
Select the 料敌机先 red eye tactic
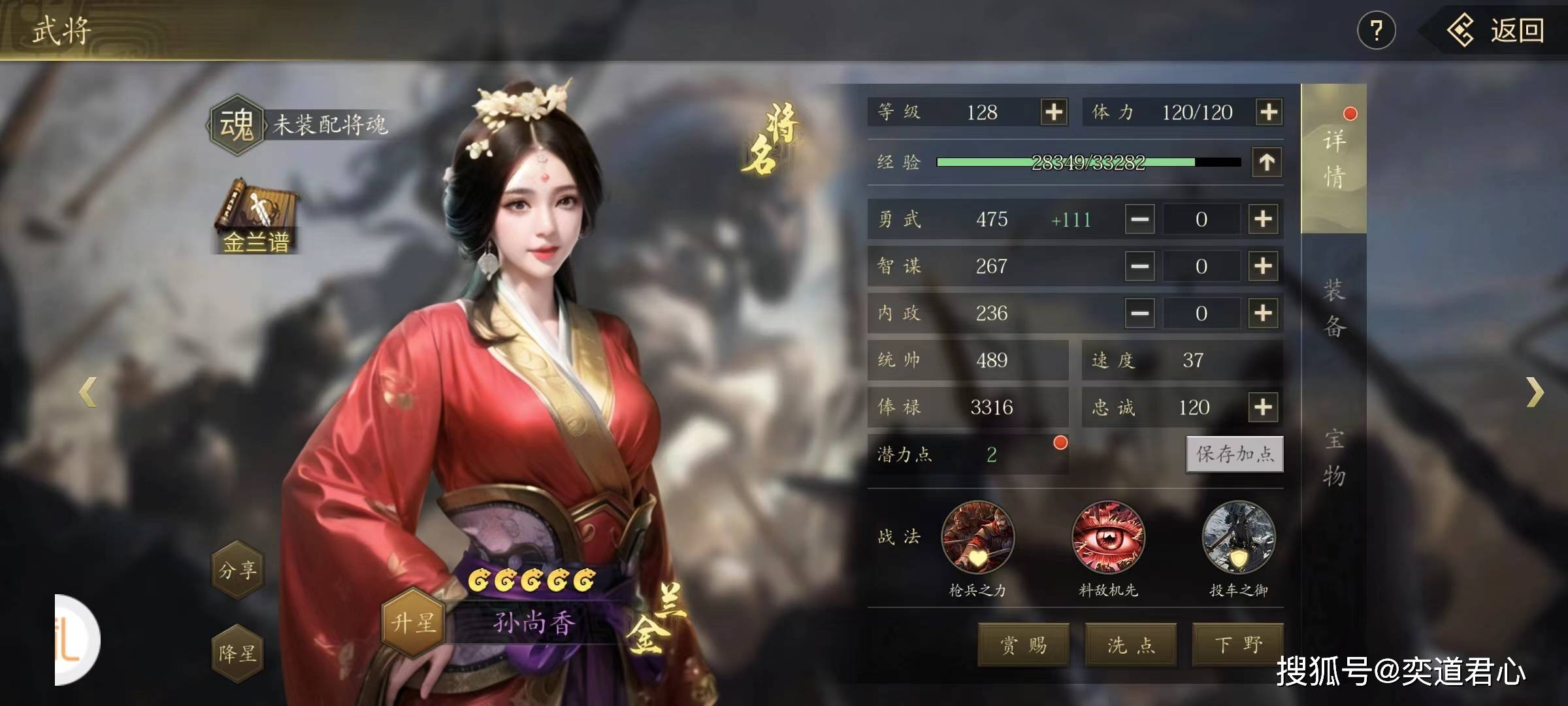pos(1108,538)
